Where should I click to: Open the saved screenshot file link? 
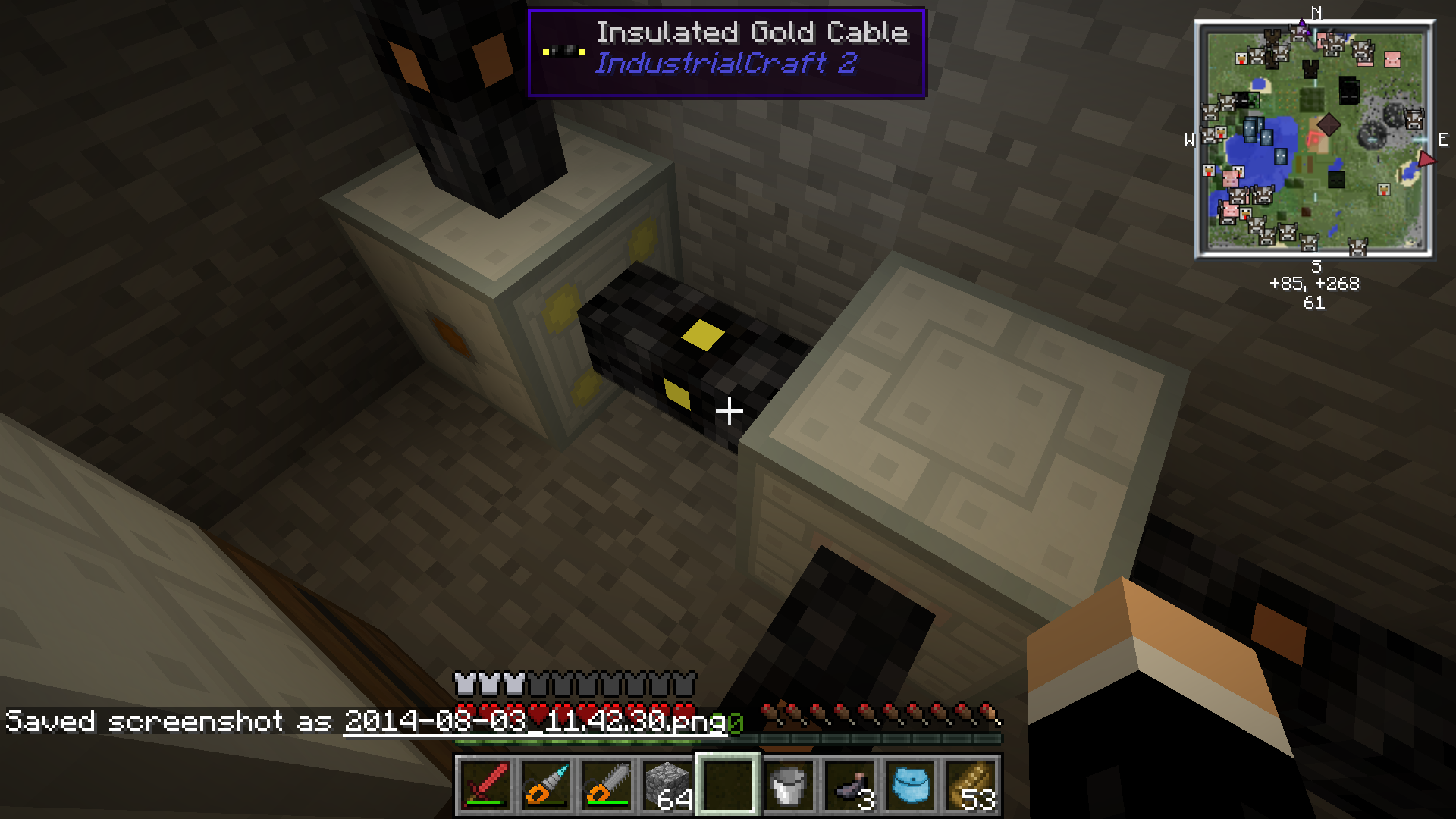point(535,720)
